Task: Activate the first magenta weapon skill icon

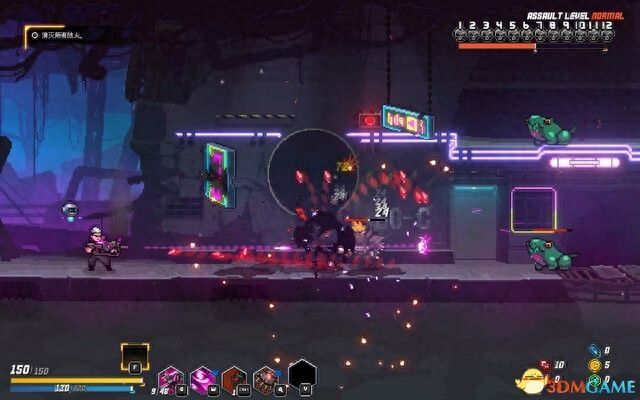Action: [x=170, y=379]
